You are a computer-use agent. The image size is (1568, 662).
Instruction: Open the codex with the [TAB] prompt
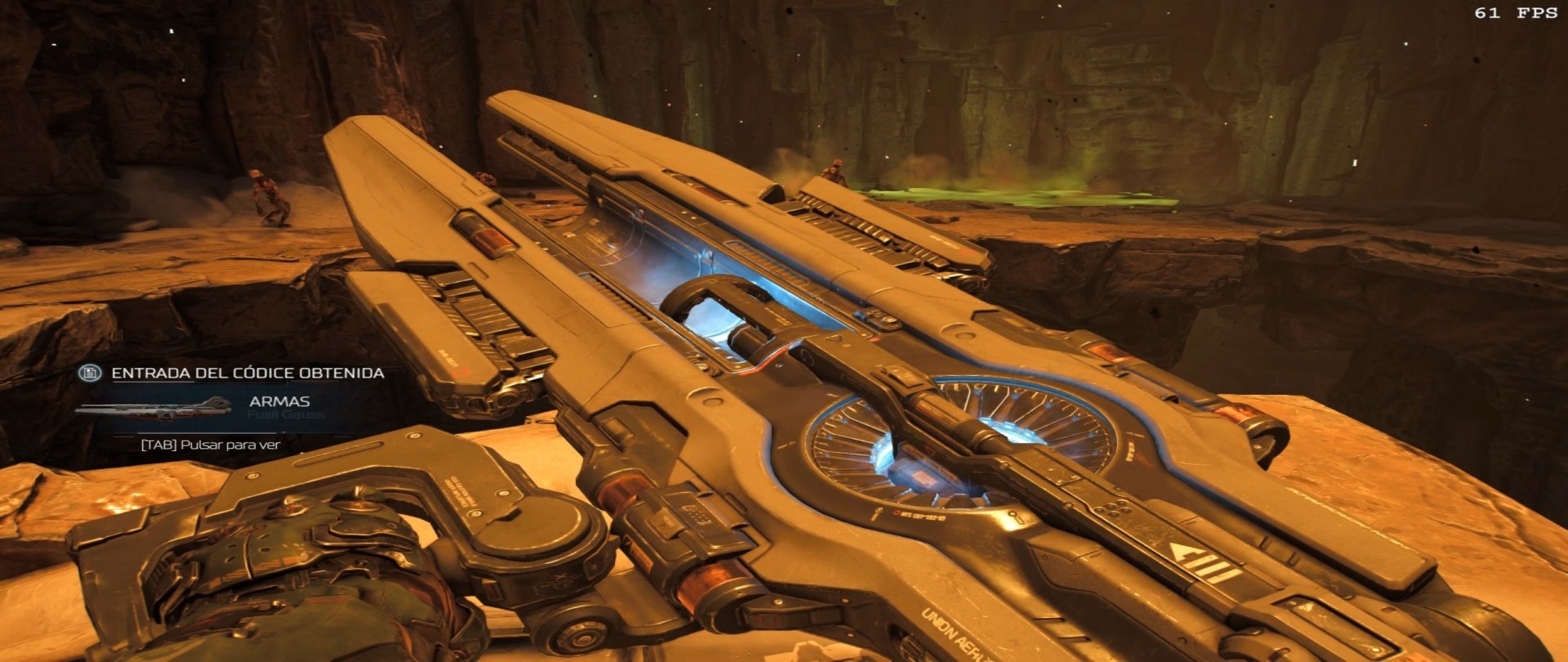[208, 446]
